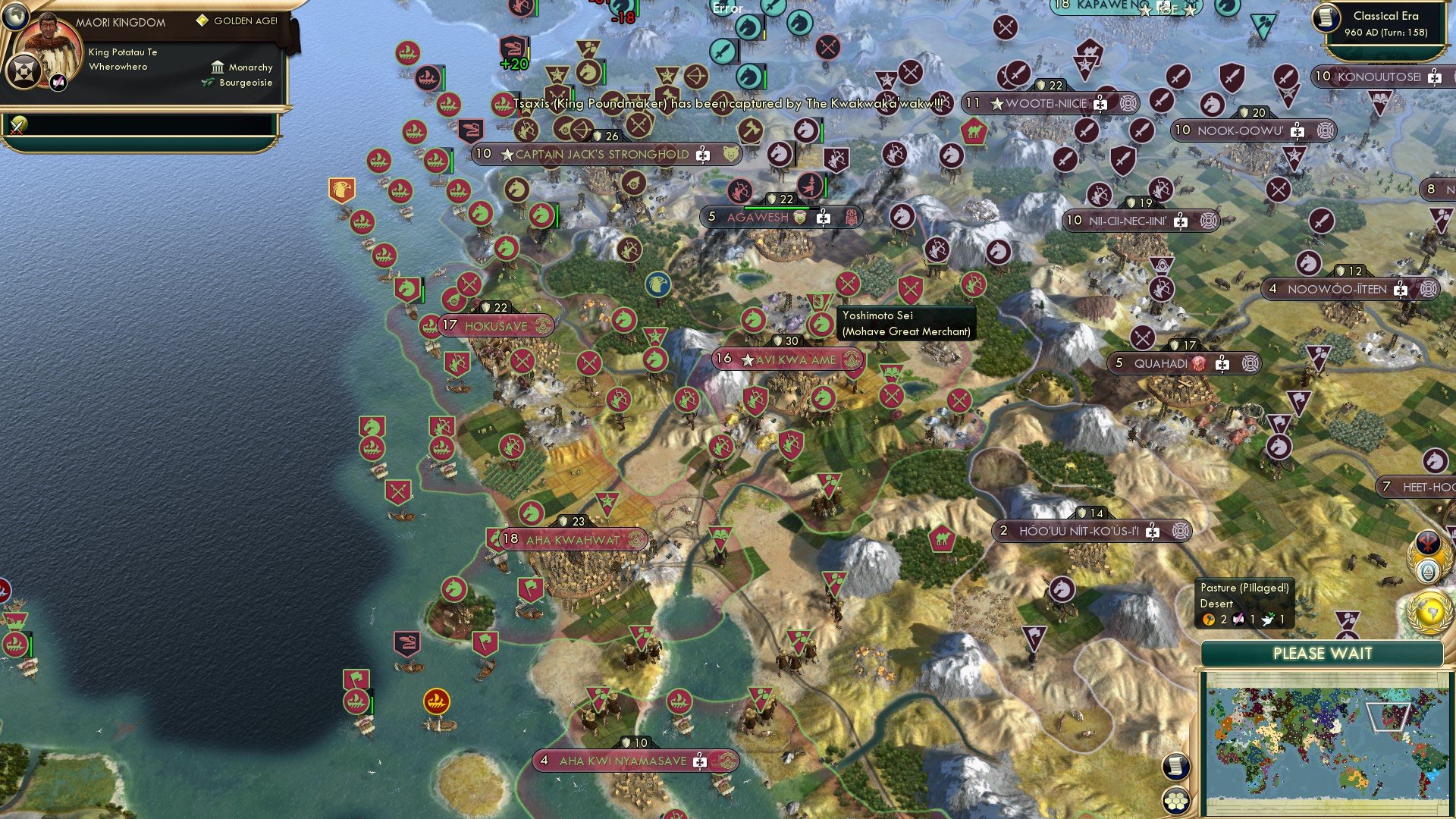Open the World Congress golden globe icon near minimap

[1429, 611]
